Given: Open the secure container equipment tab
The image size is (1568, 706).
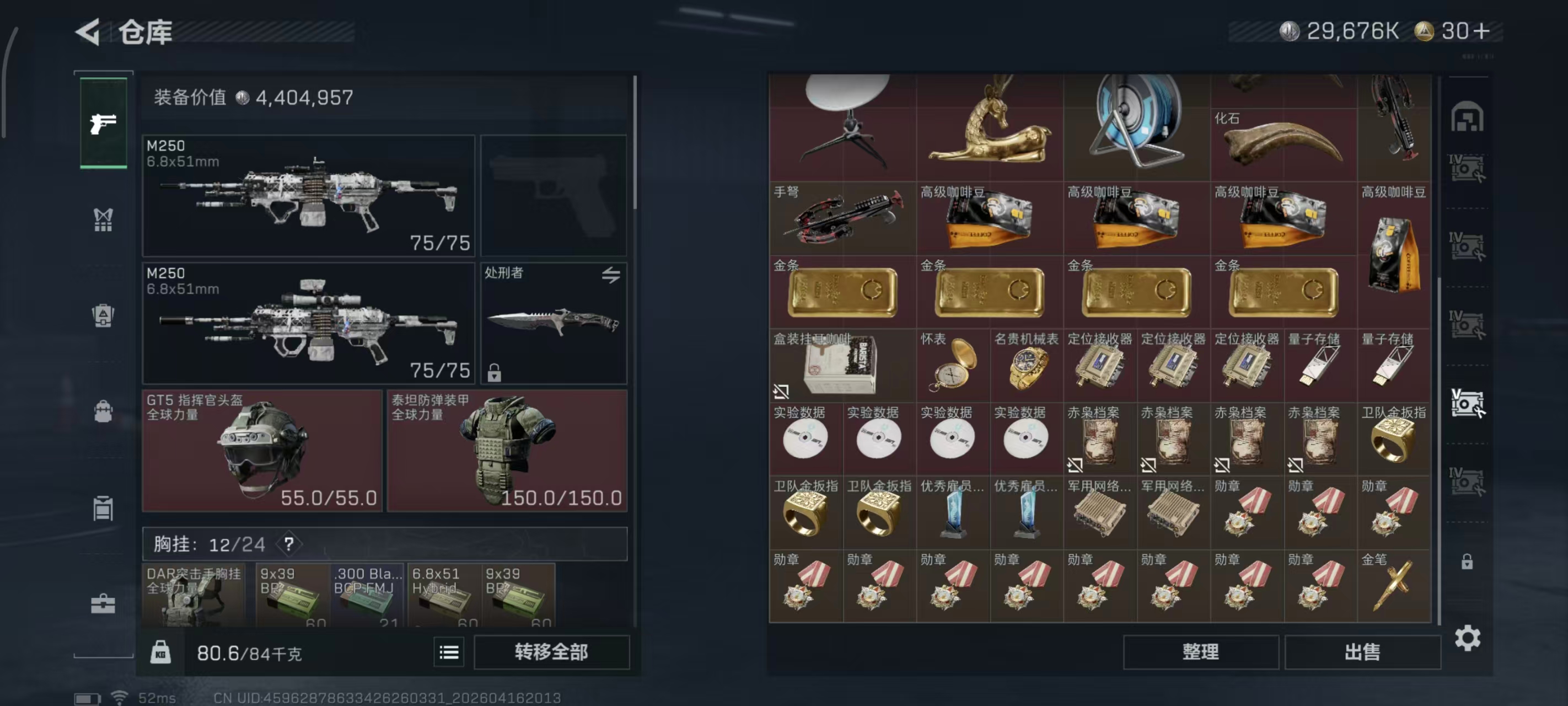Looking at the screenshot, I should [x=104, y=509].
